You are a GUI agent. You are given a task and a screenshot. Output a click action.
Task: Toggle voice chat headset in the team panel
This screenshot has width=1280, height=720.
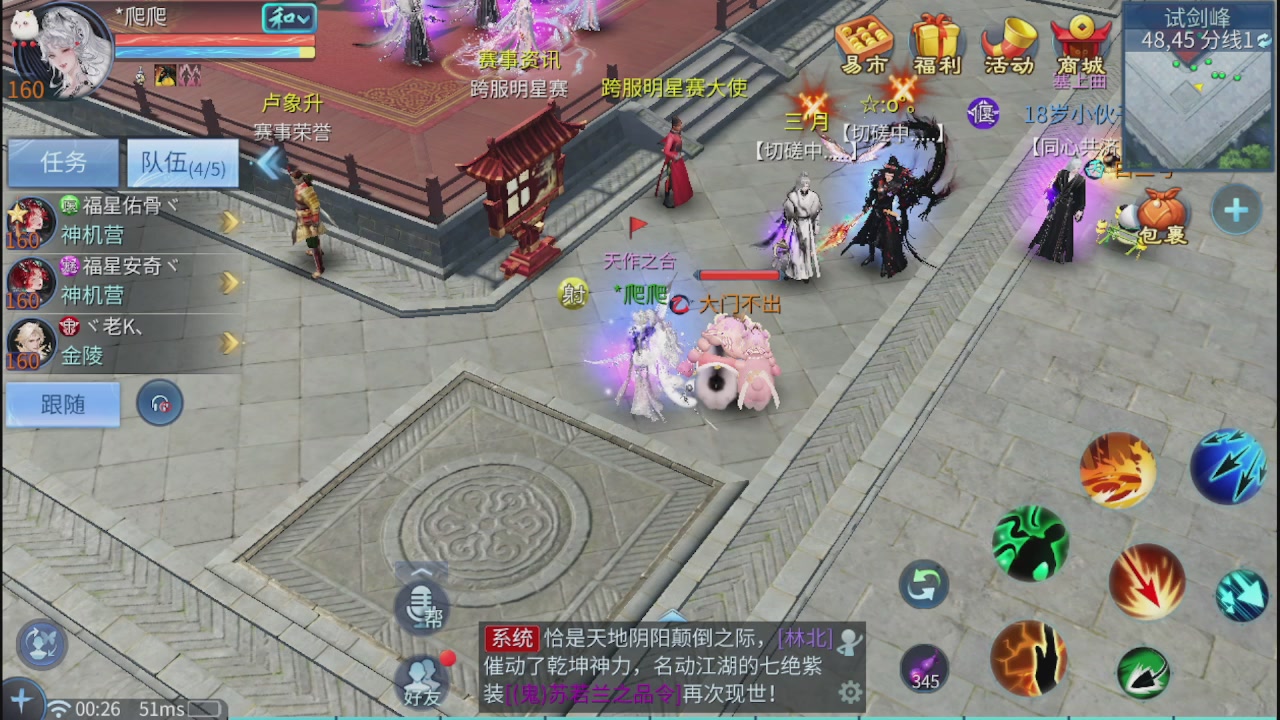(160, 404)
